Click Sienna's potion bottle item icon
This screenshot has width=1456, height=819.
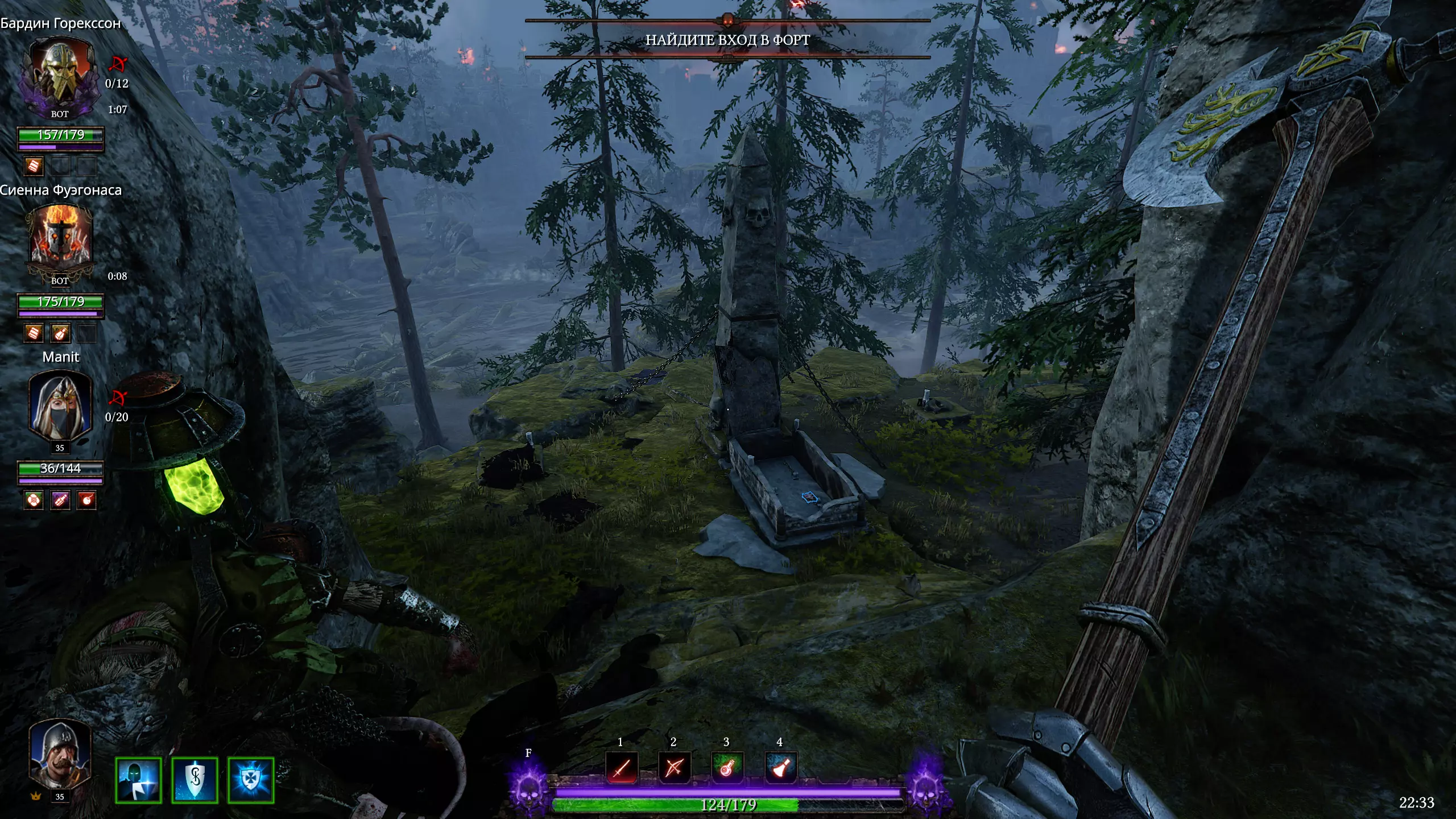[60, 333]
